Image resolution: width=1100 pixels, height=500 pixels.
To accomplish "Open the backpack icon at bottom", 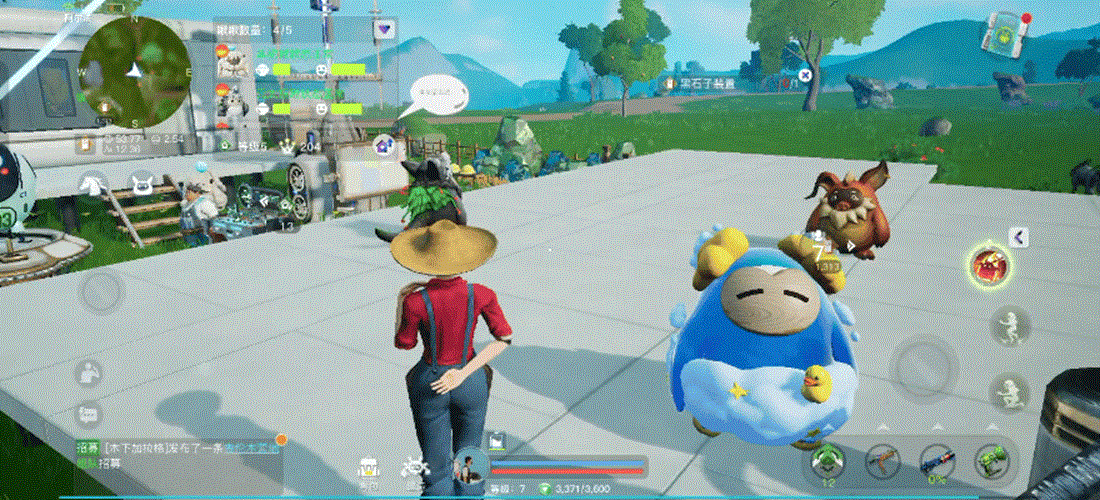I will [x=369, y=468].
